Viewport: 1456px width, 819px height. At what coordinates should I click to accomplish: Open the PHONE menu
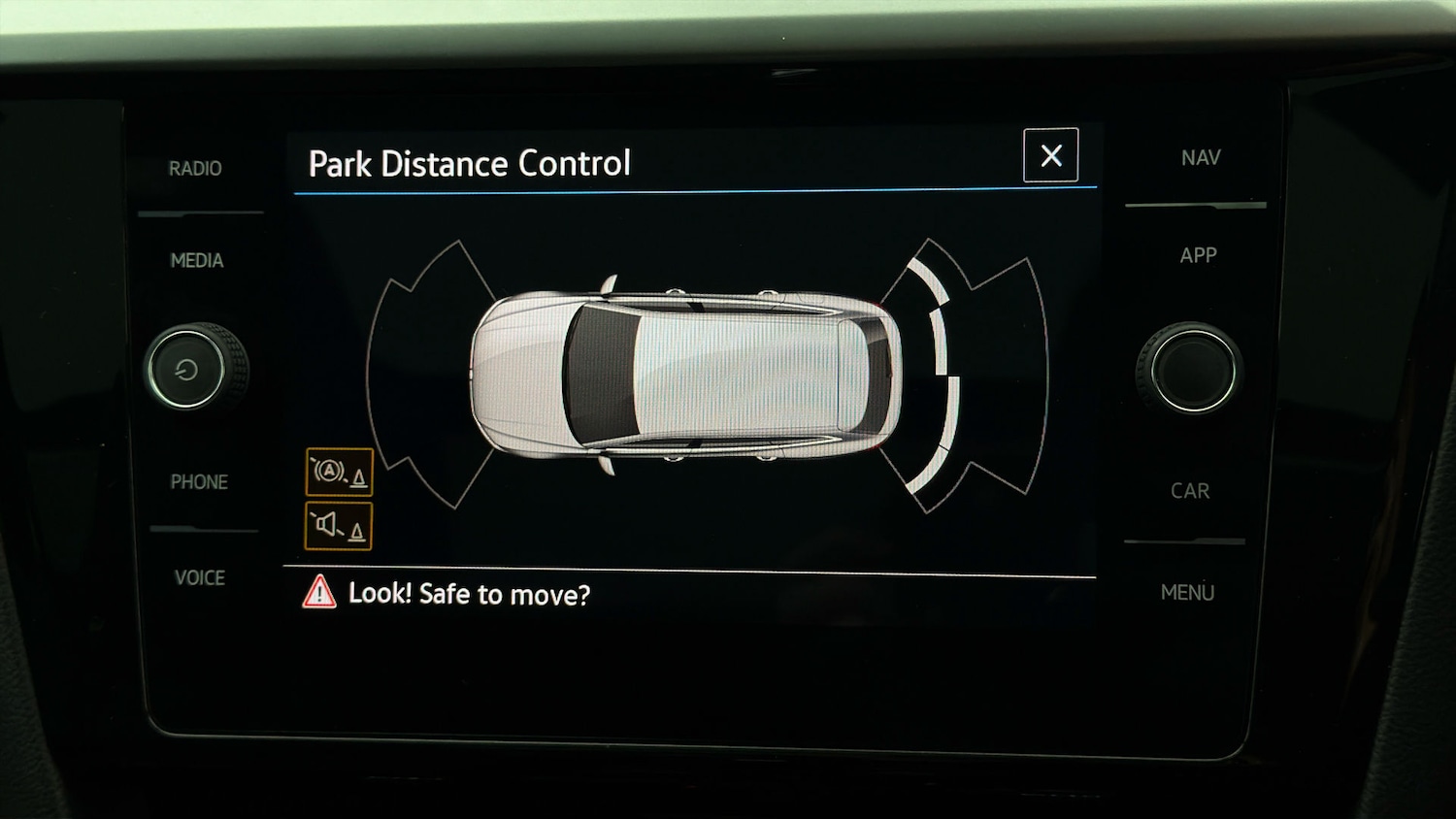199,482
